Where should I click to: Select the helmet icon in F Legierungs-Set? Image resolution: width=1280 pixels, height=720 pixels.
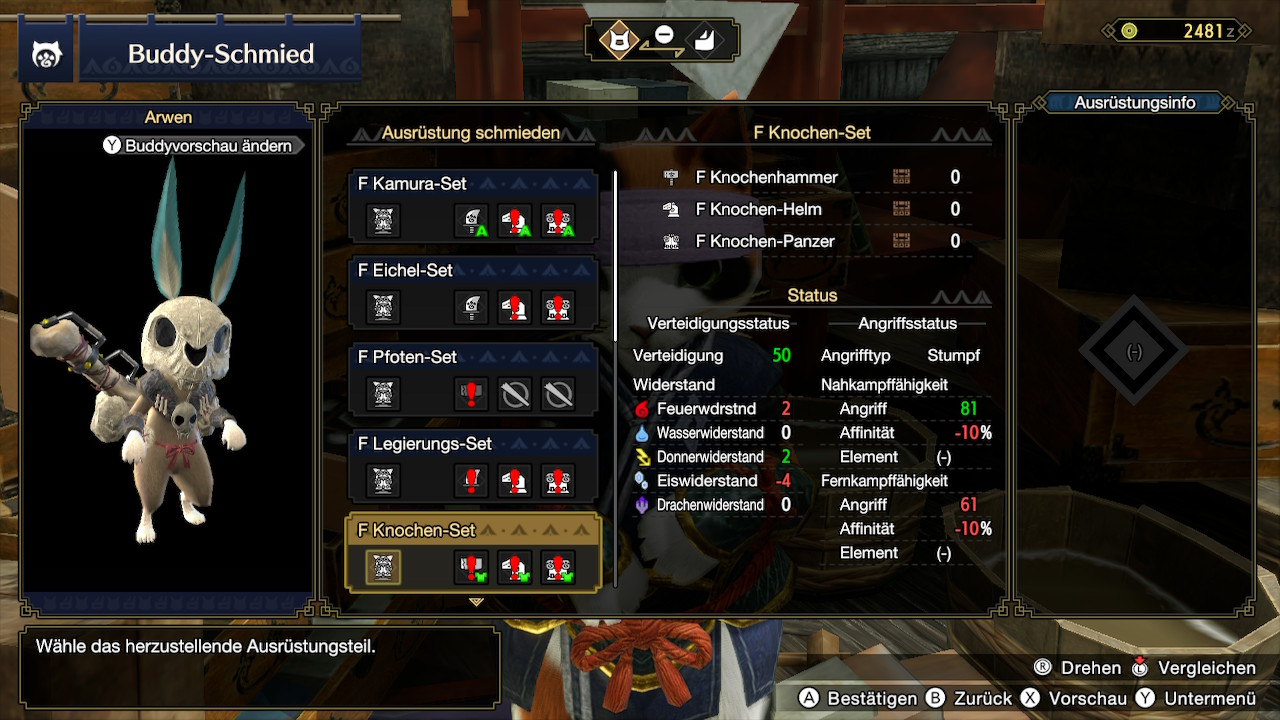(515, 481)
